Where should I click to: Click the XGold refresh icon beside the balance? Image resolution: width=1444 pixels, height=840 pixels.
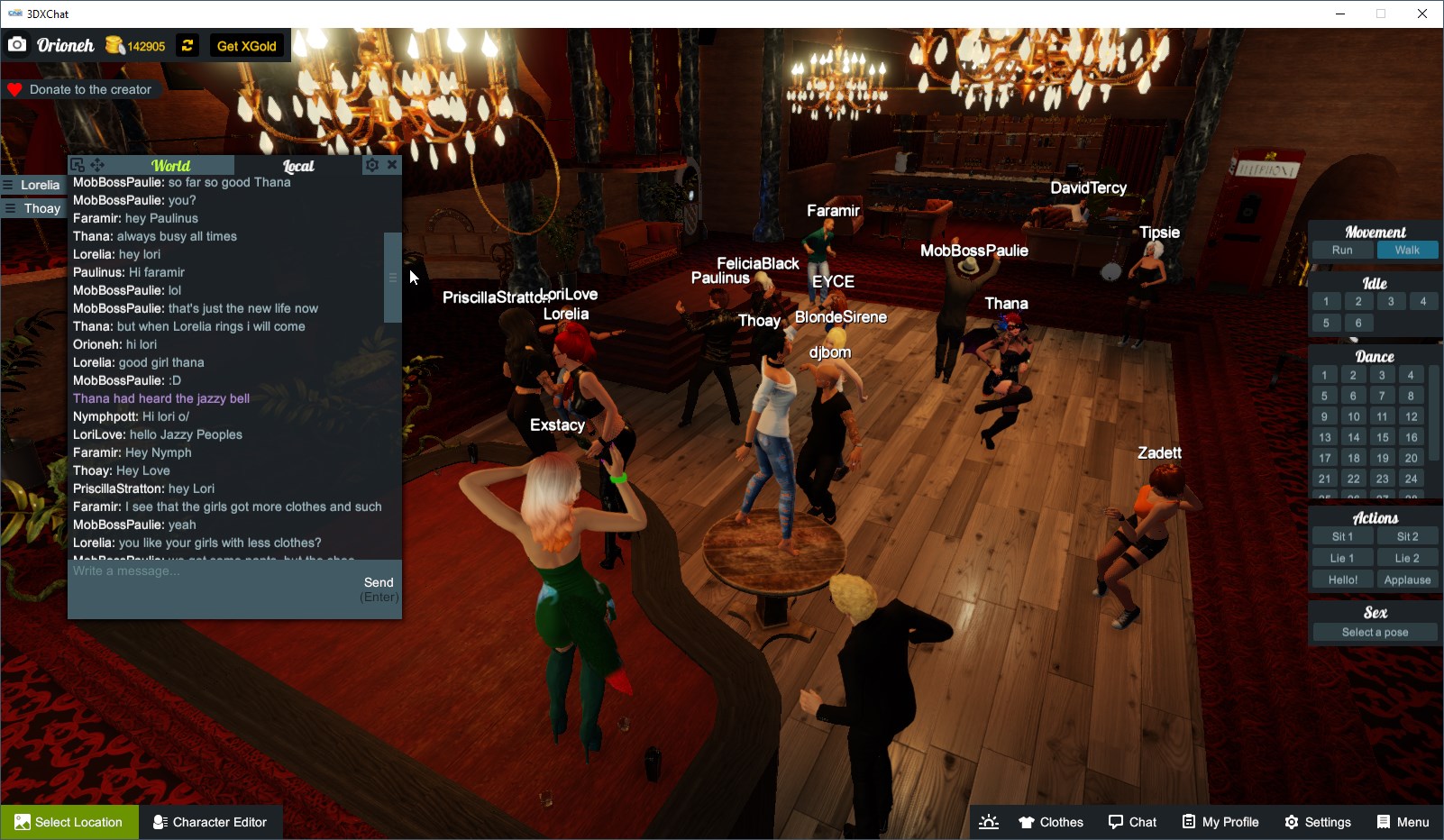tap(187, 45)
